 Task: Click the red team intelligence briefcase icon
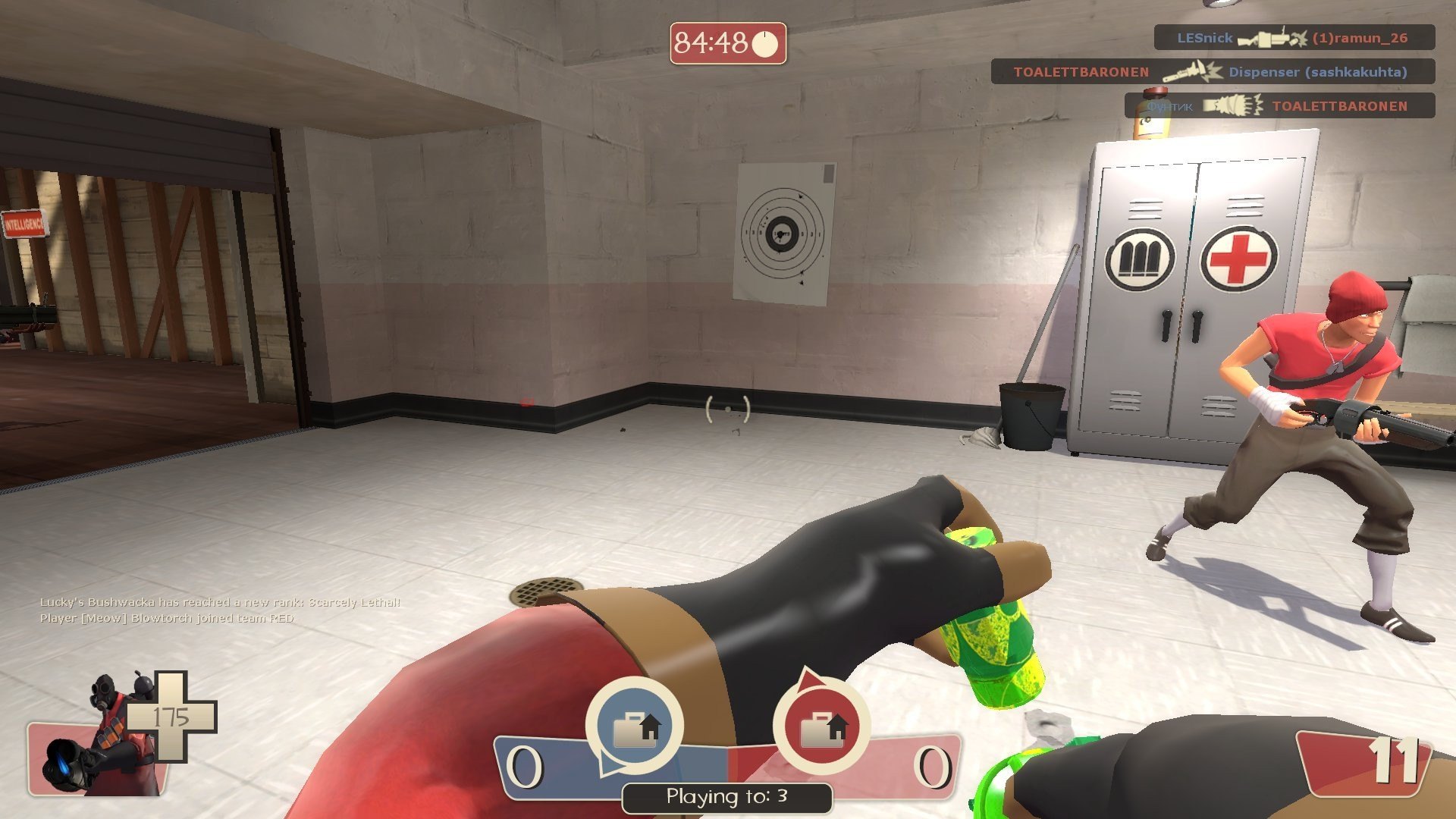pos(822,726)
